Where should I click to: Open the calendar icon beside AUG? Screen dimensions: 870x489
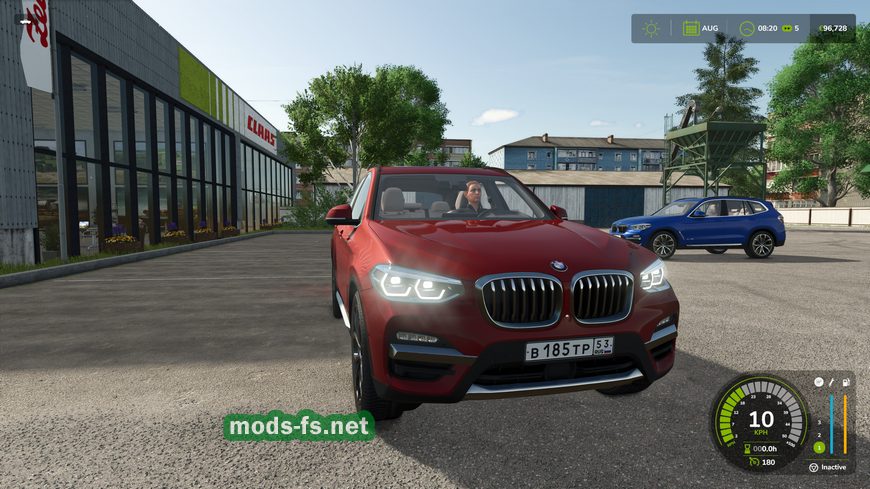691,28
